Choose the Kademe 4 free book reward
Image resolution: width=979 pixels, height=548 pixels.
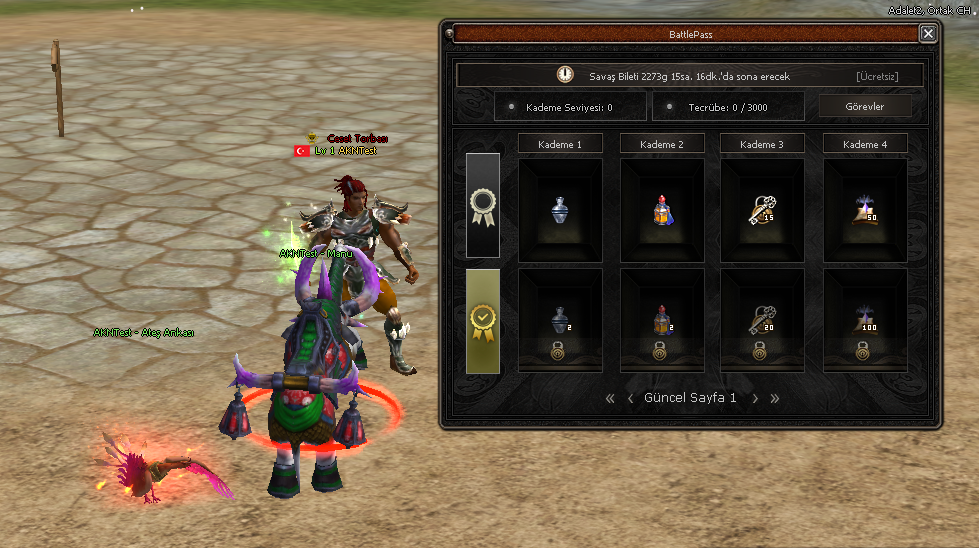pyautogui.click(x=865, y=209)
